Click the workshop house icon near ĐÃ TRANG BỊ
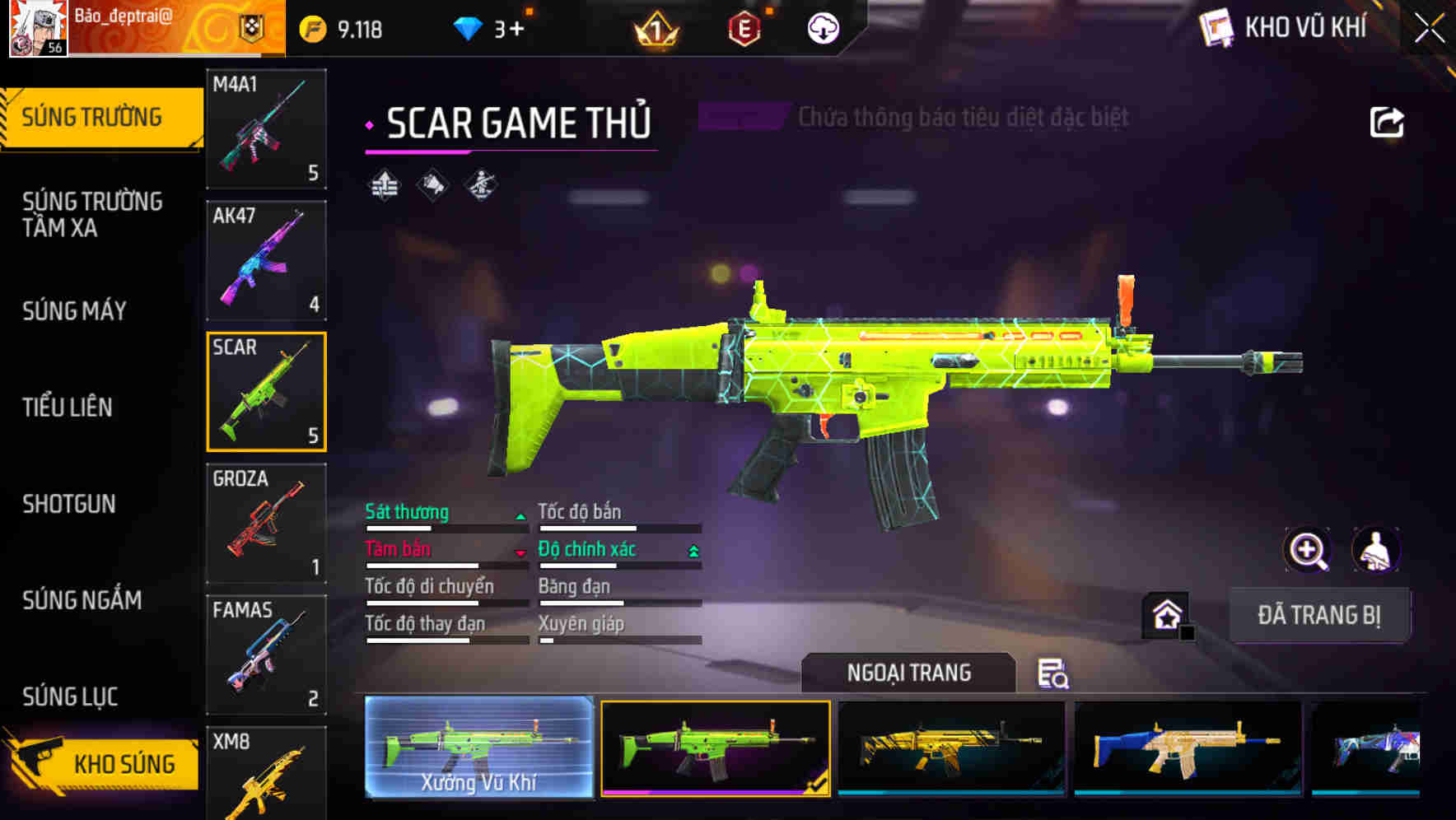The width and height of the screenshot is (1456, 820). click(1164, 614)
